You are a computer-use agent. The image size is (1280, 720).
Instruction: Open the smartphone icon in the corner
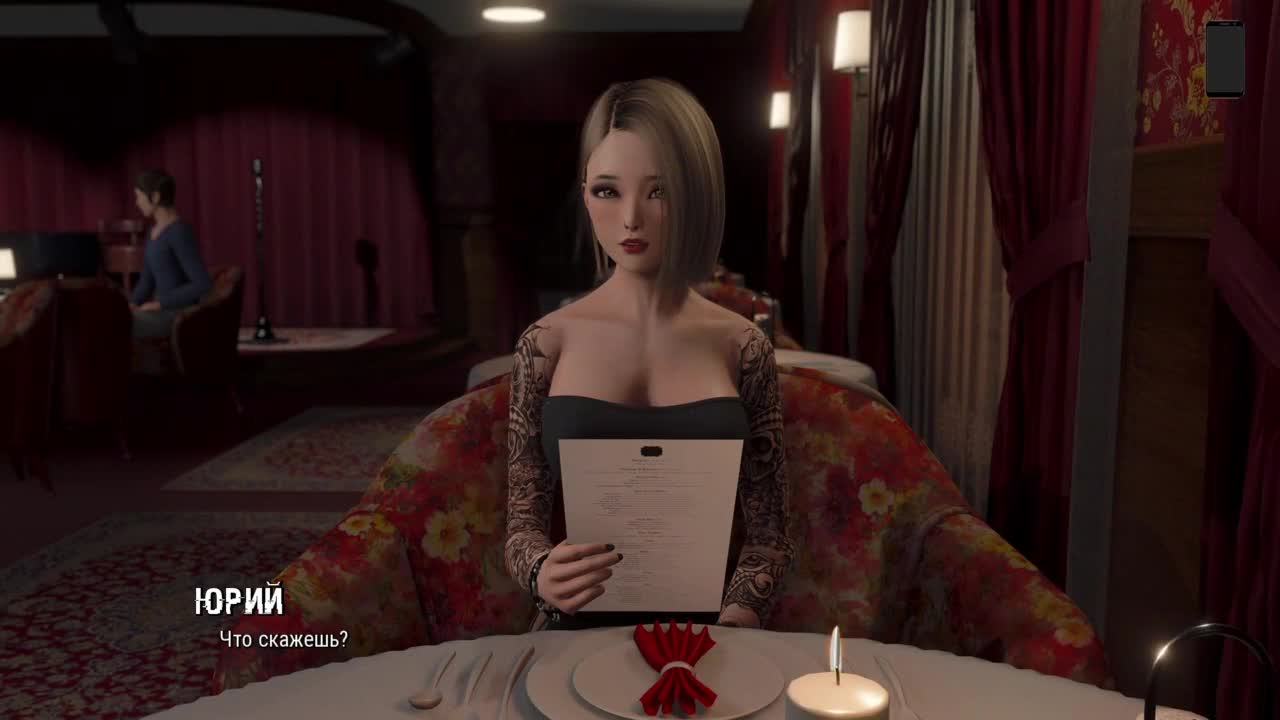pyautogui.click(x=1224, y=59)
